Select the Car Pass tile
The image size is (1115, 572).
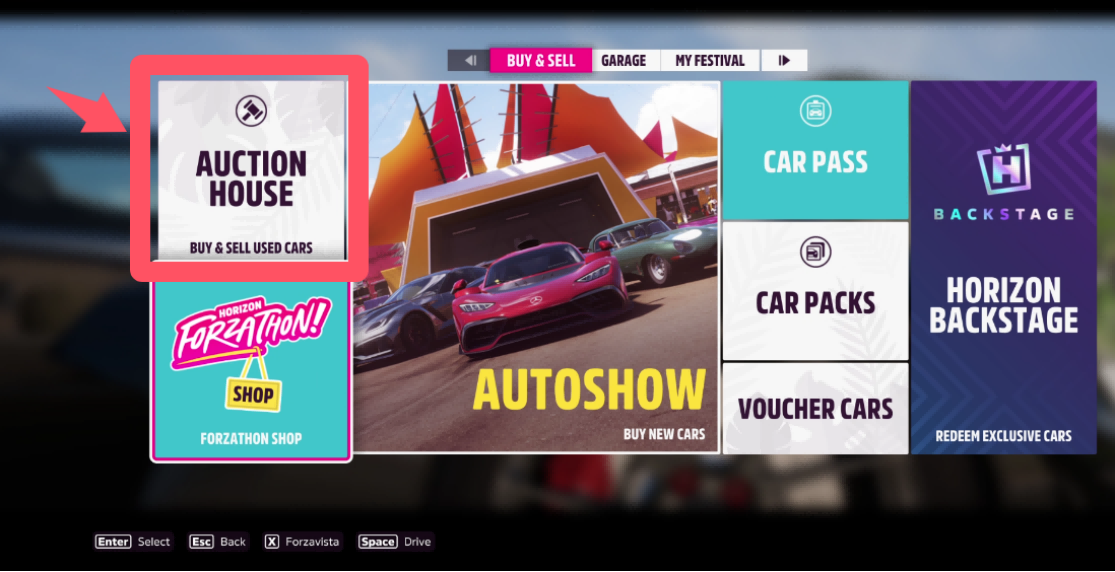click(x=815, y=150)
